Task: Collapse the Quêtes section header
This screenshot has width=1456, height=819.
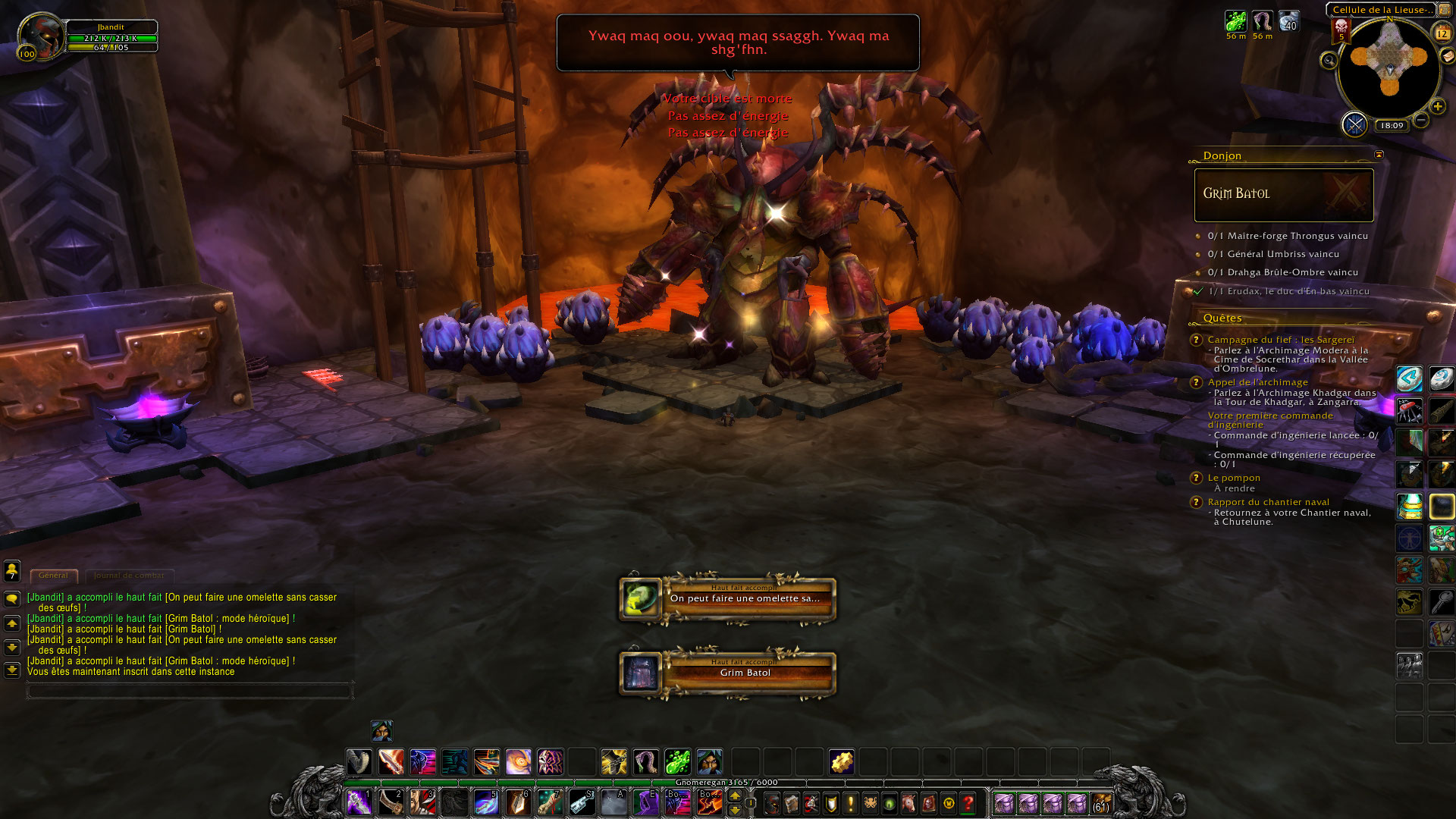Action: [1223, 318]
